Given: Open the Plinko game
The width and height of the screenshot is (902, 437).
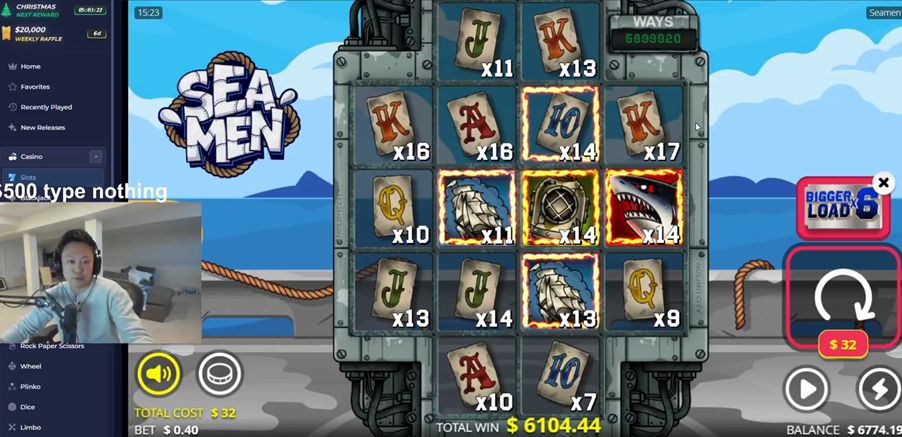Looking at the screenshot, I should 31,387.
